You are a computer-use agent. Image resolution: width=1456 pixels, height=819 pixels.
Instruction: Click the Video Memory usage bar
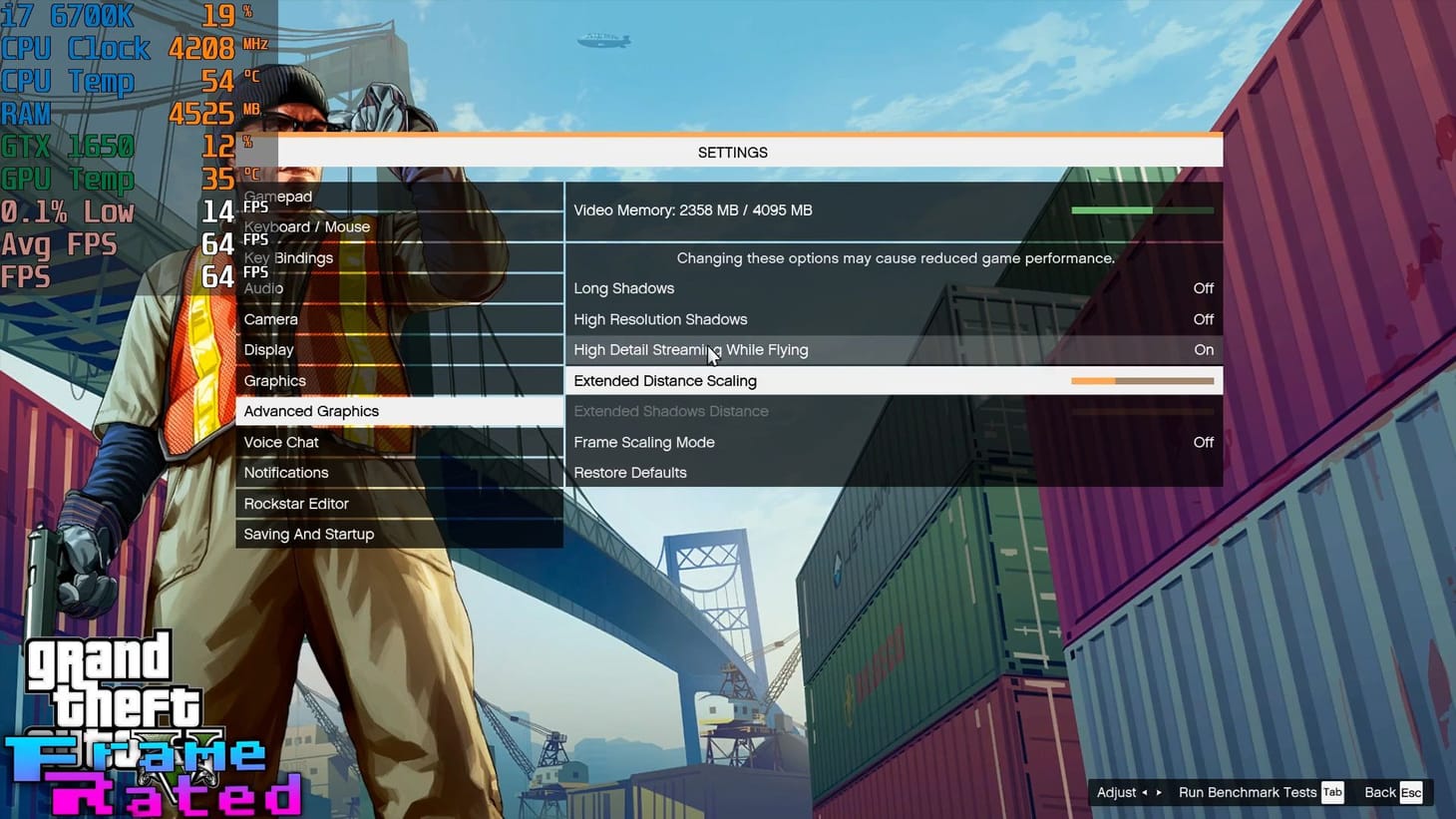1142,210
